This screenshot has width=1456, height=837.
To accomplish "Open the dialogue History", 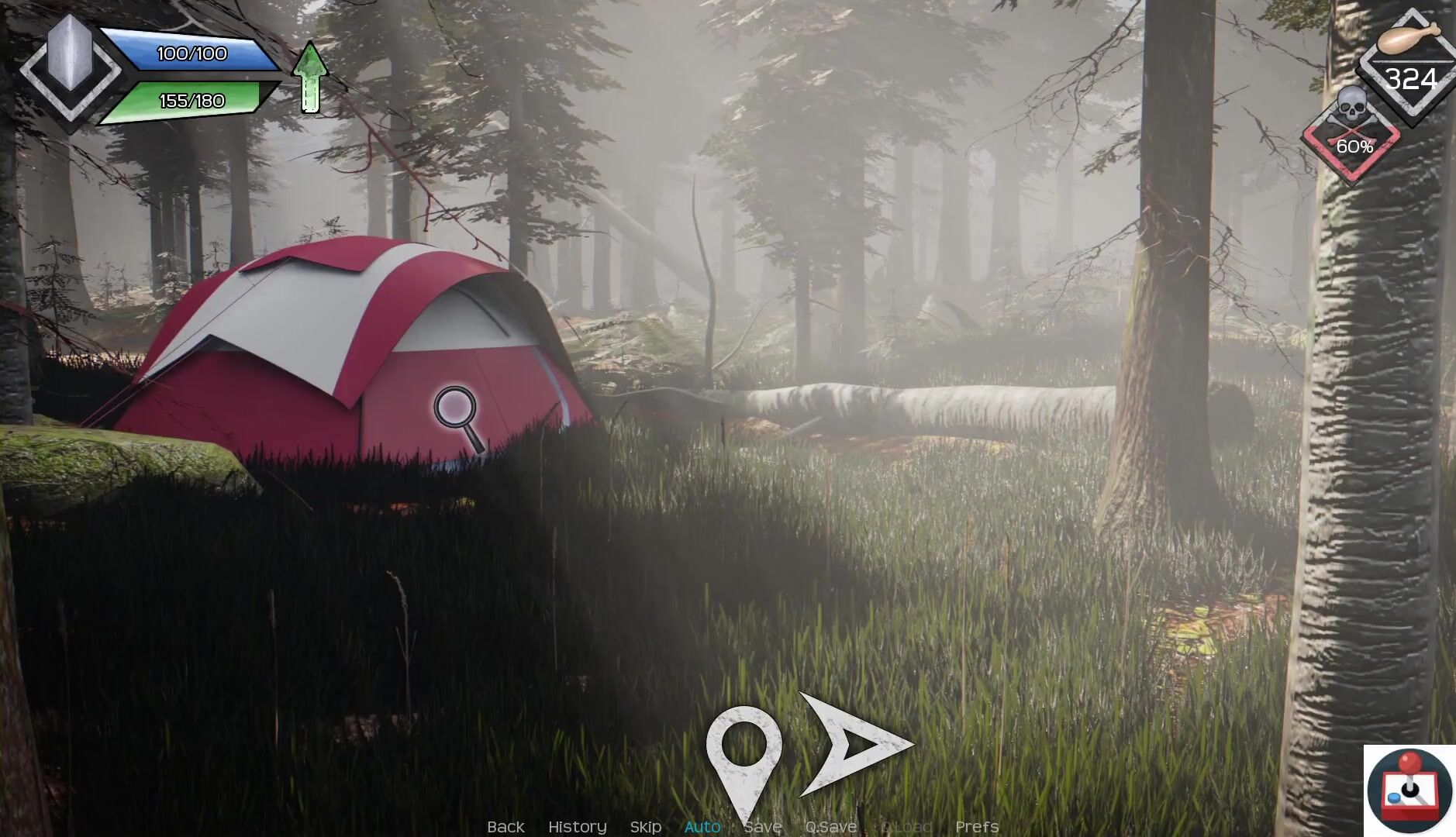I will point(577,827).
